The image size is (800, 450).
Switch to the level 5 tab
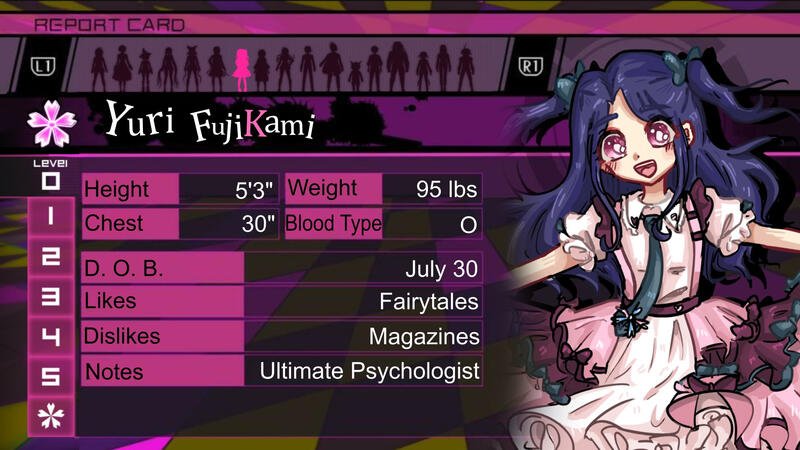[x=51, y=376]
